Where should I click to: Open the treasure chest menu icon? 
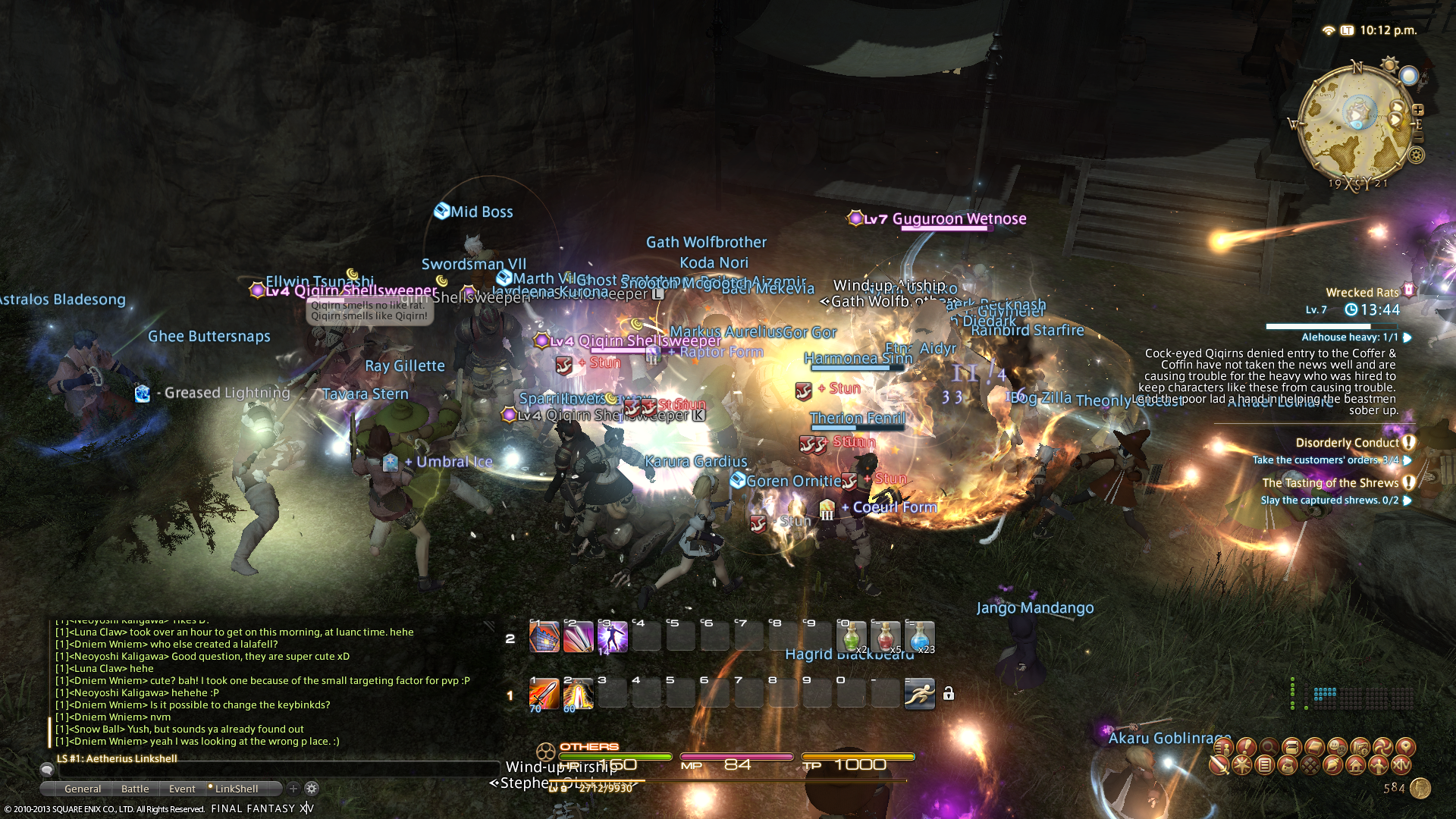(1291, 747)
